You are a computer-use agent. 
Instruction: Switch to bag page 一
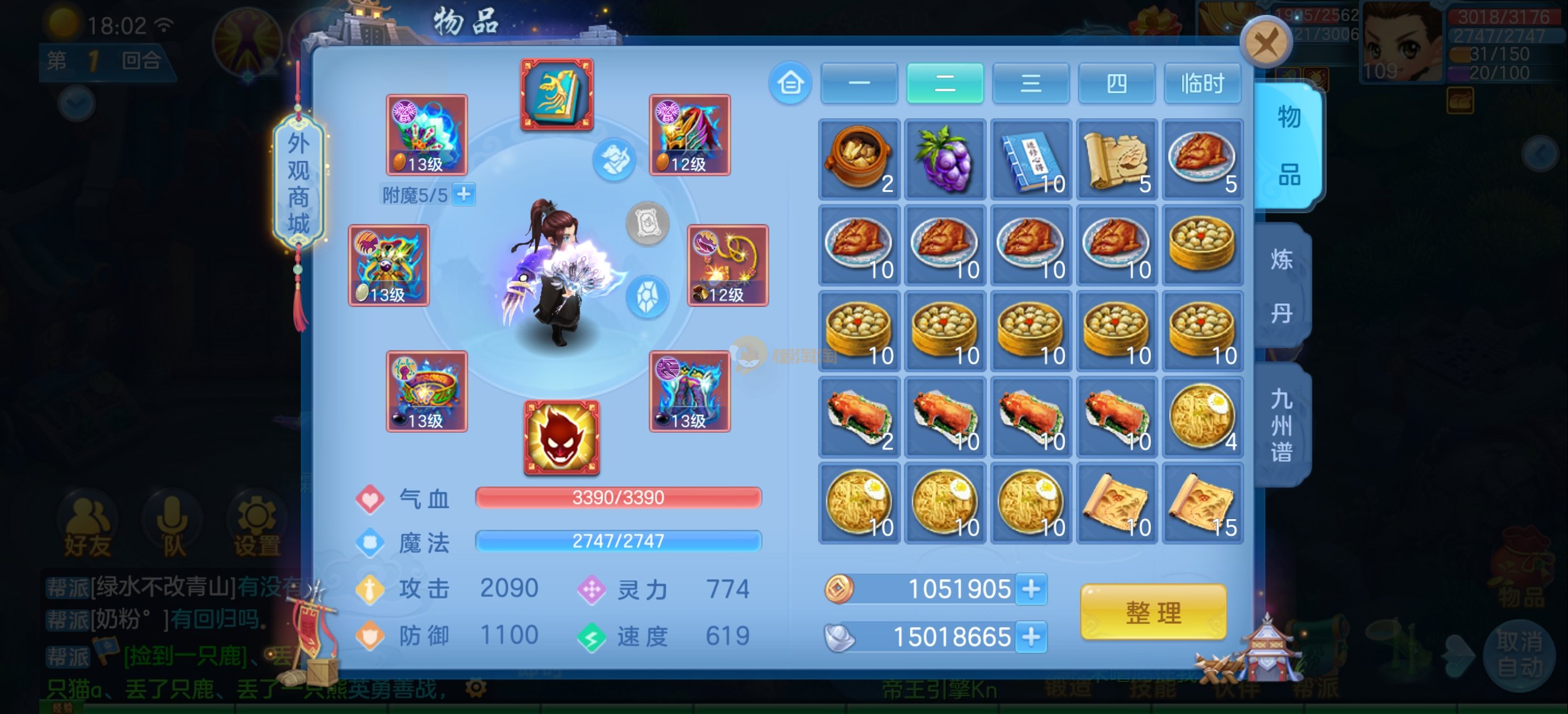click(859, 84)
